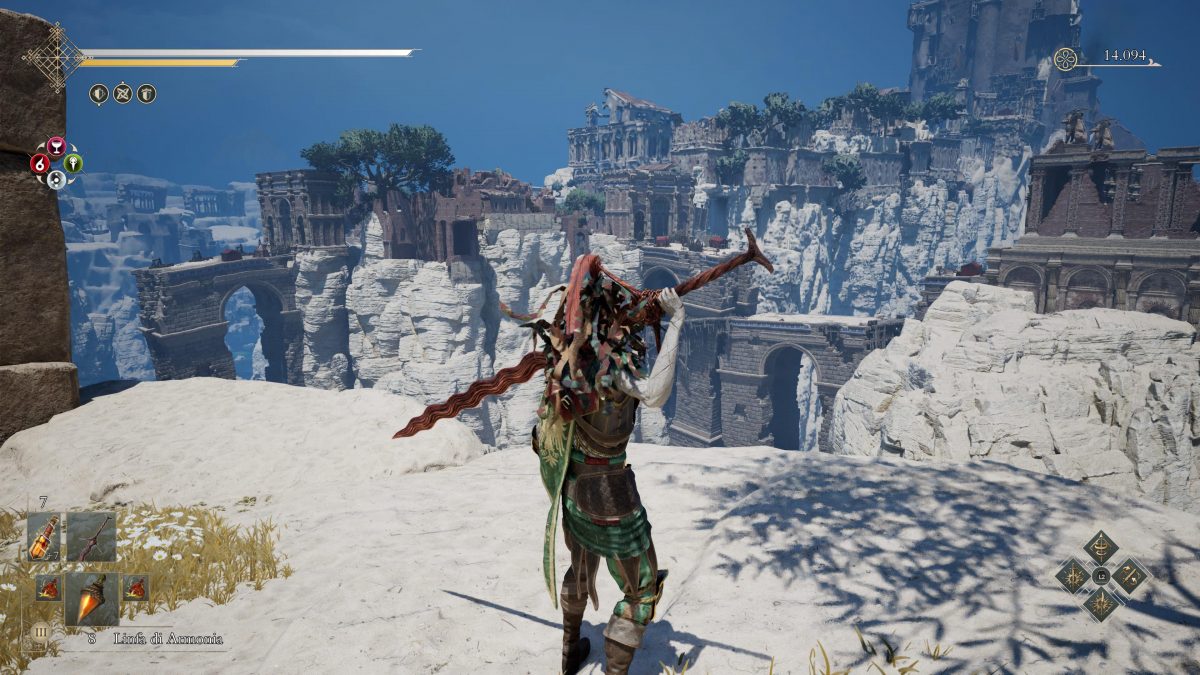This screenshot has height=675, width=1200.
Task: Use the Linfa di Armonia item
Action: 92,598
